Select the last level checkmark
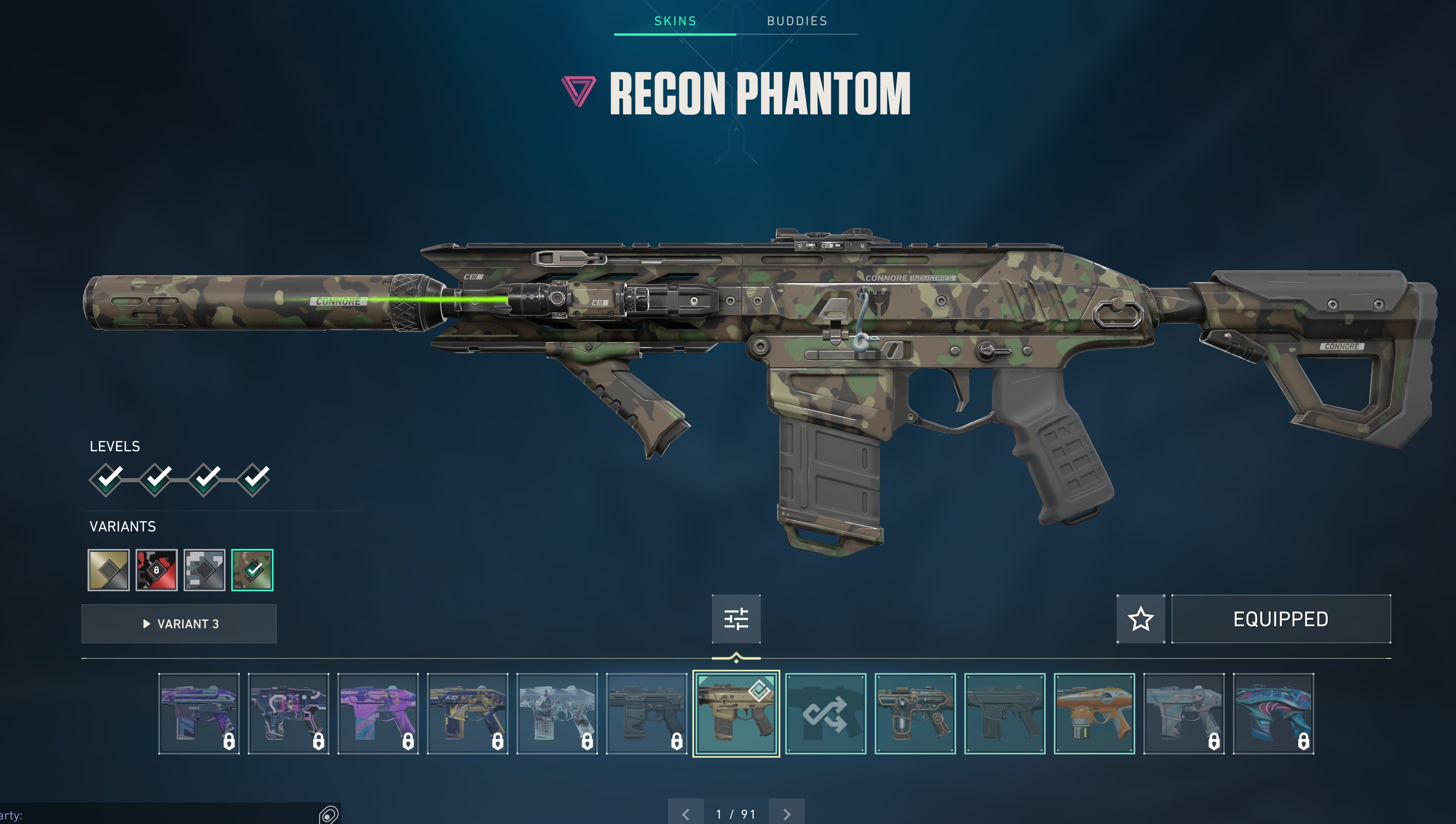Viewport: 1456px width, 824px height. [254, 479]
